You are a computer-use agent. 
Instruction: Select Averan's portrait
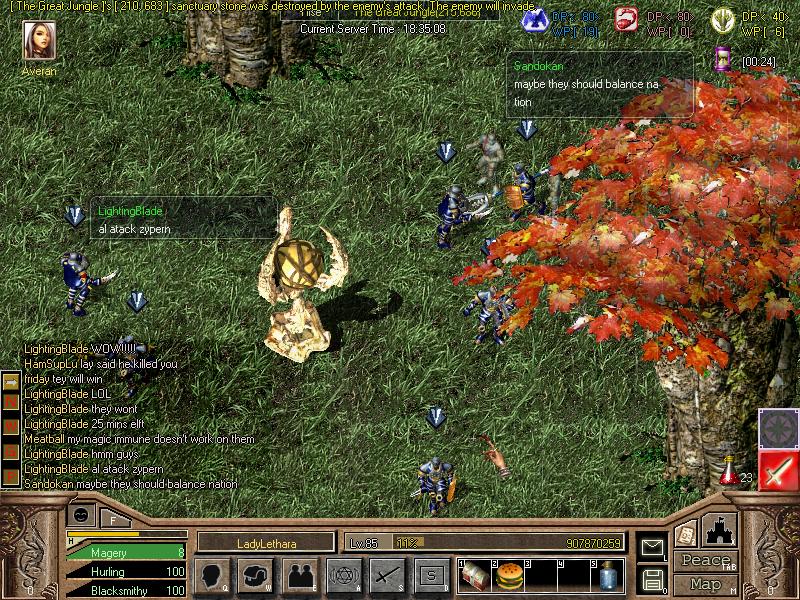(39, 42)
